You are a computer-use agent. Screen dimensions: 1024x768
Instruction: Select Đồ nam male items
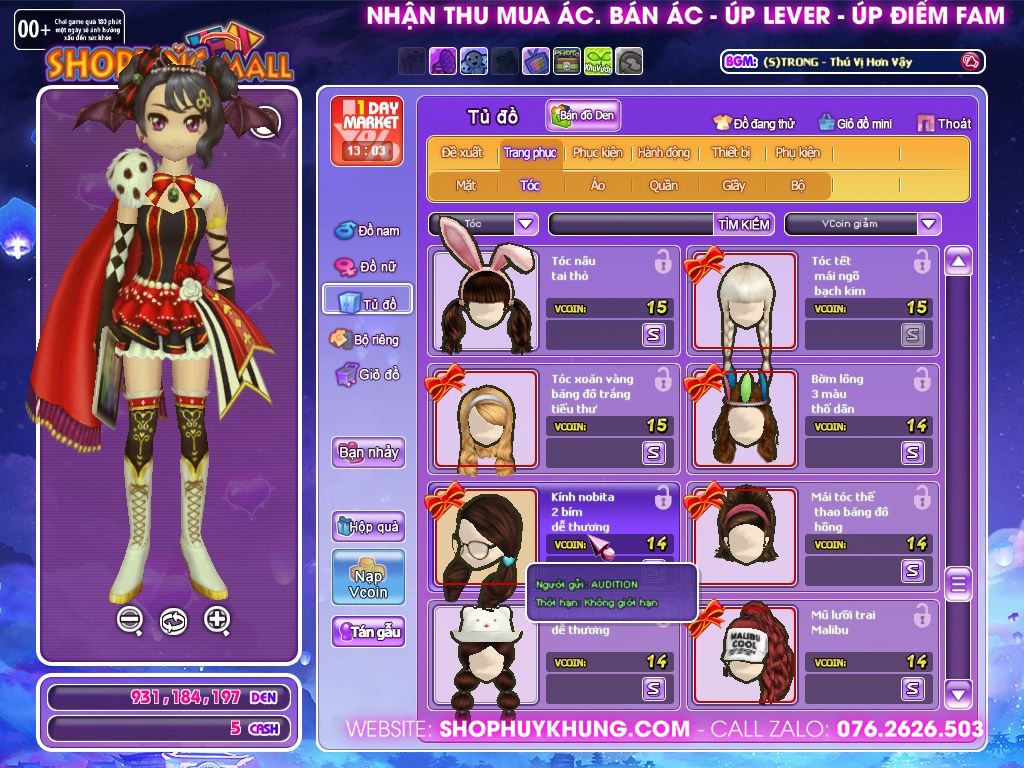(367, 231)
